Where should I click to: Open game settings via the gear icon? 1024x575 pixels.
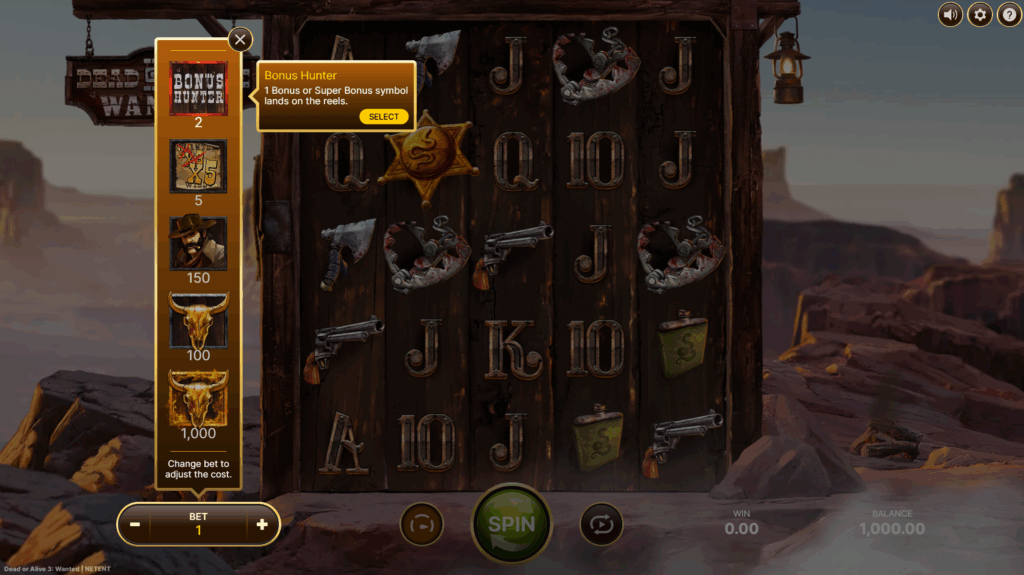[x=980, y=14]
